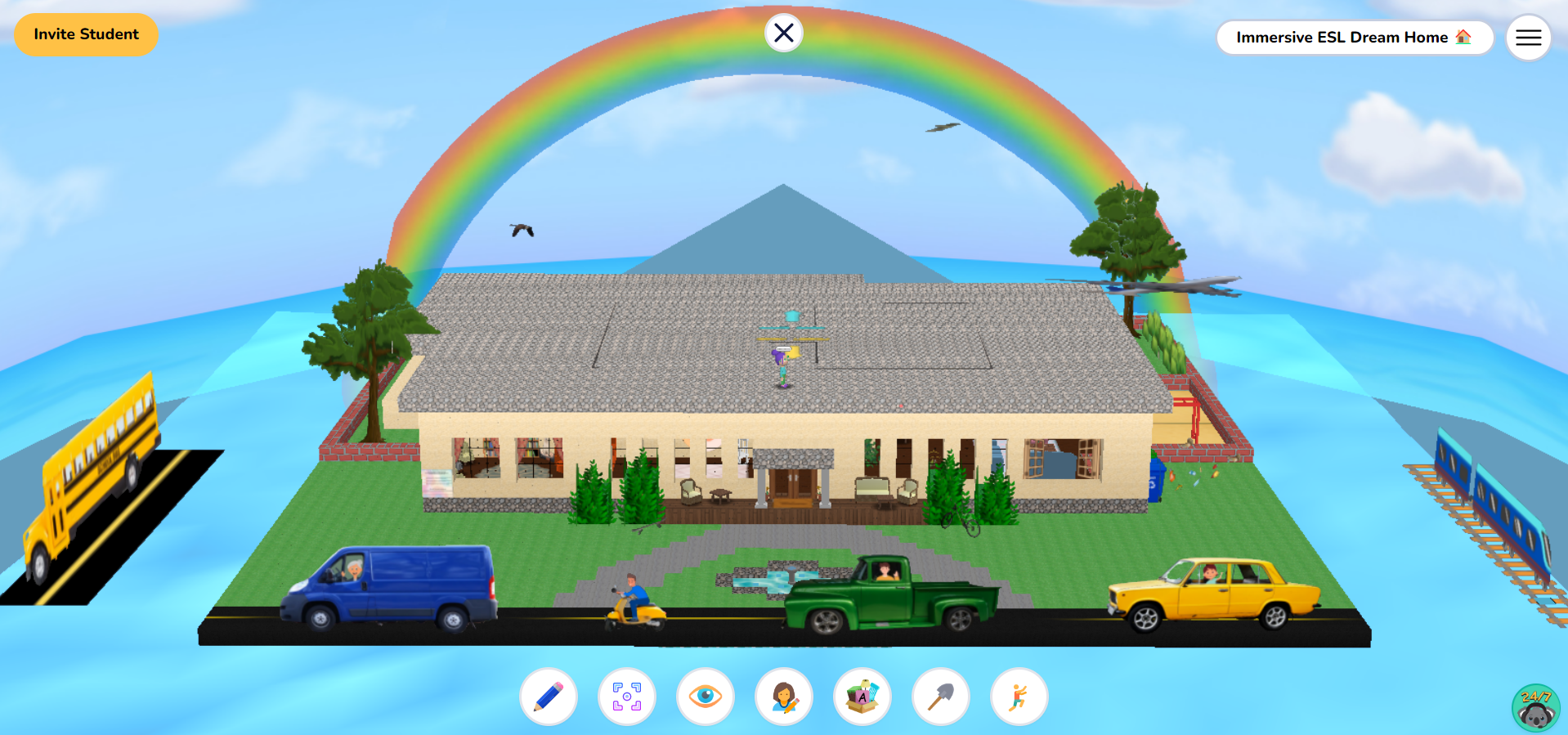1568x735 pixels.
Task: Click the recenter camera icon
Action: [x=627, y=696]
